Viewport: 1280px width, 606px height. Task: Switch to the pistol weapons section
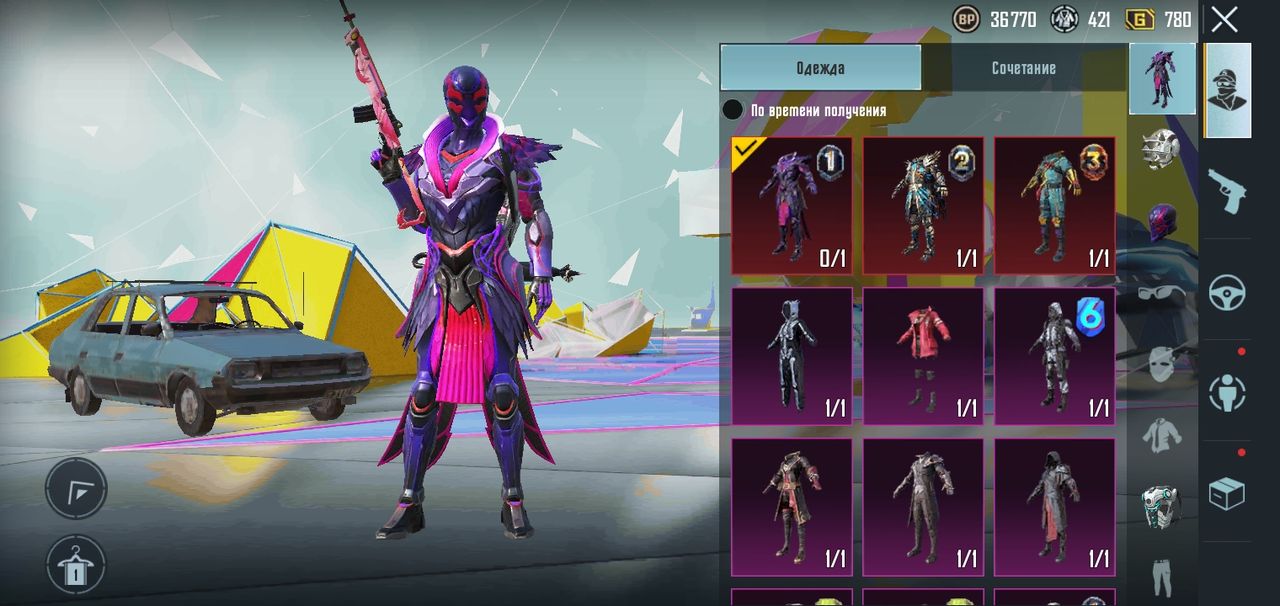(x=1227, y=190)
